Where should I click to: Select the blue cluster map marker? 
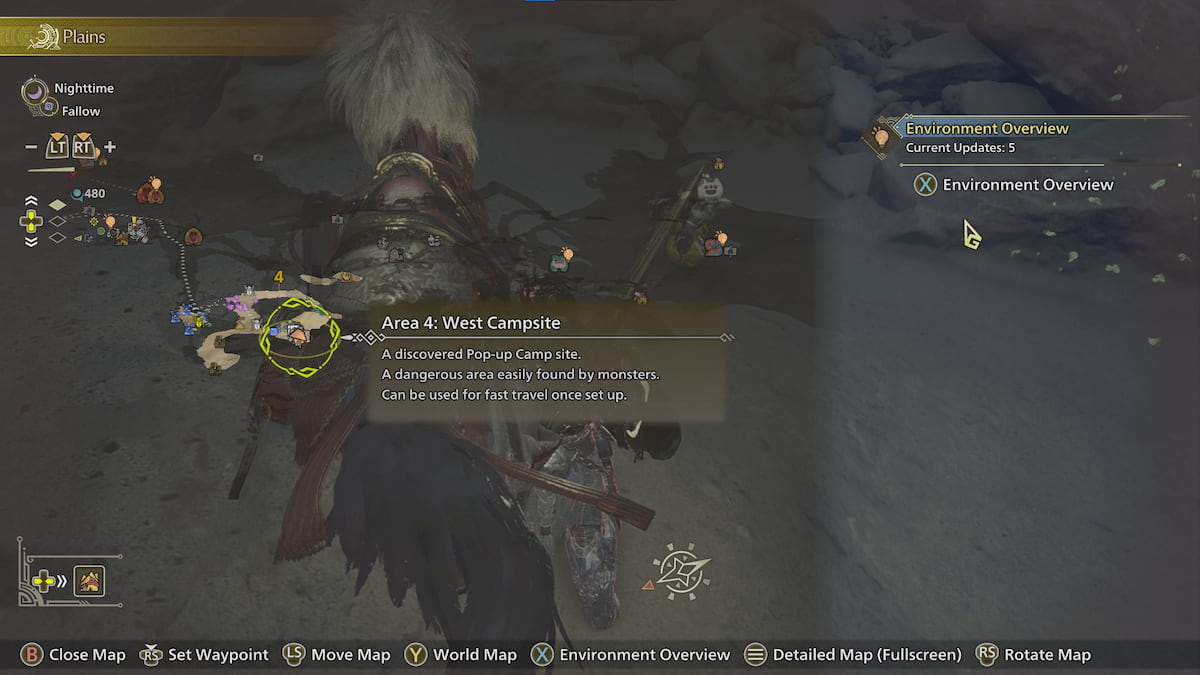tap(188, 318)
